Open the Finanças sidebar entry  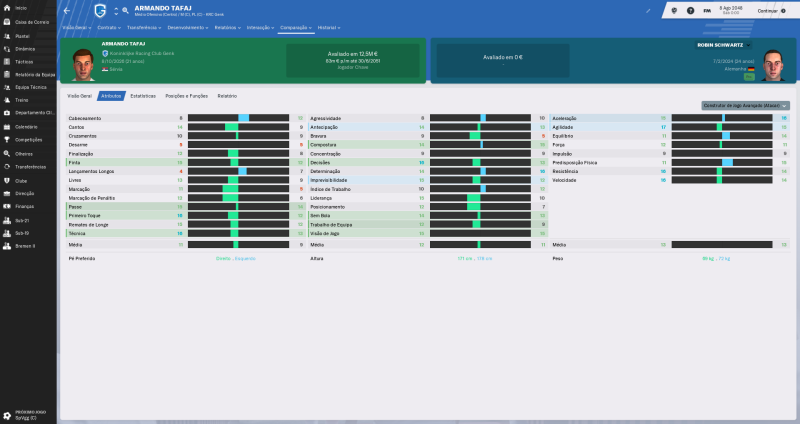(25, 206)
